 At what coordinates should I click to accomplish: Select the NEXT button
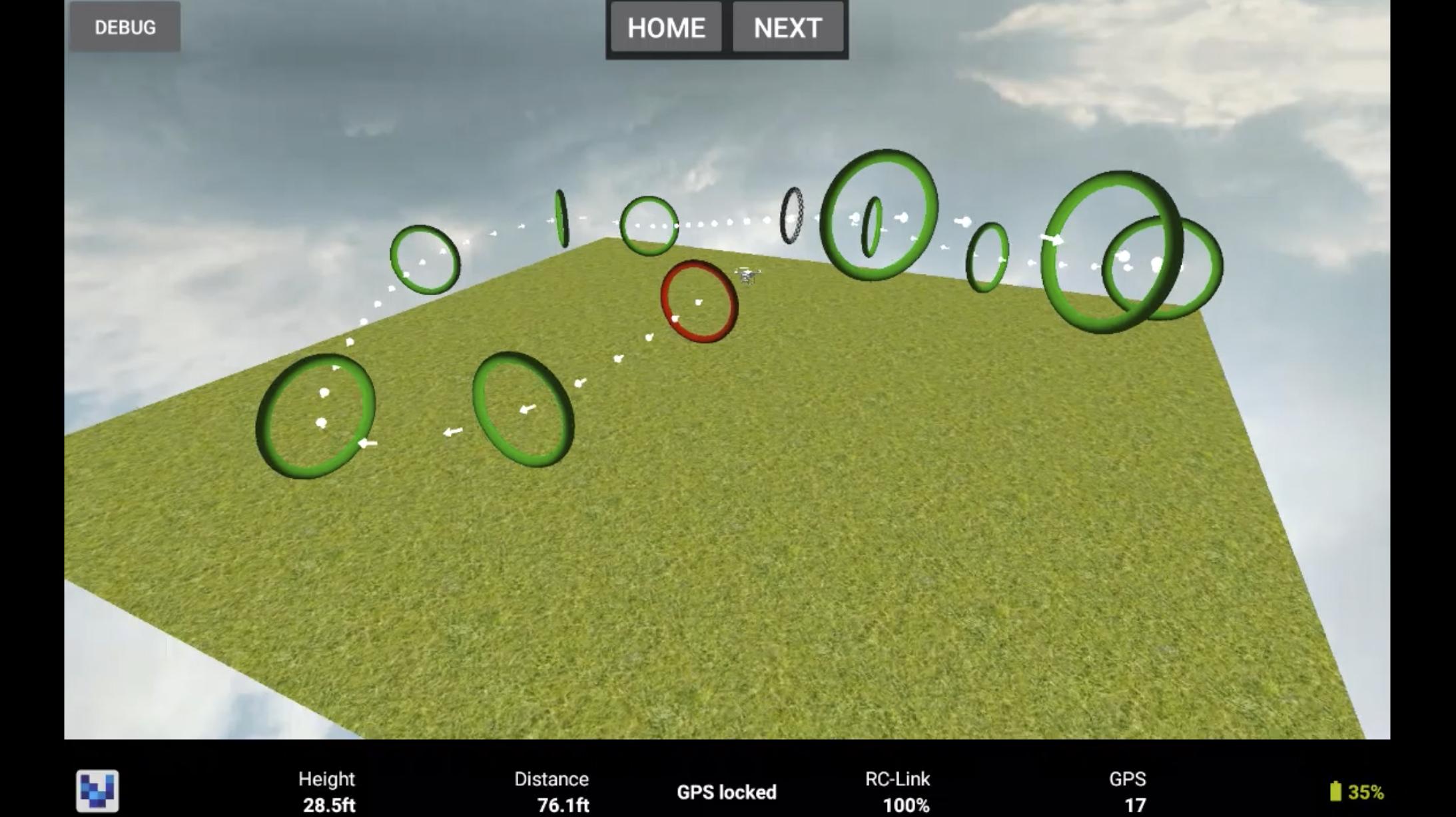pos(787,28)
